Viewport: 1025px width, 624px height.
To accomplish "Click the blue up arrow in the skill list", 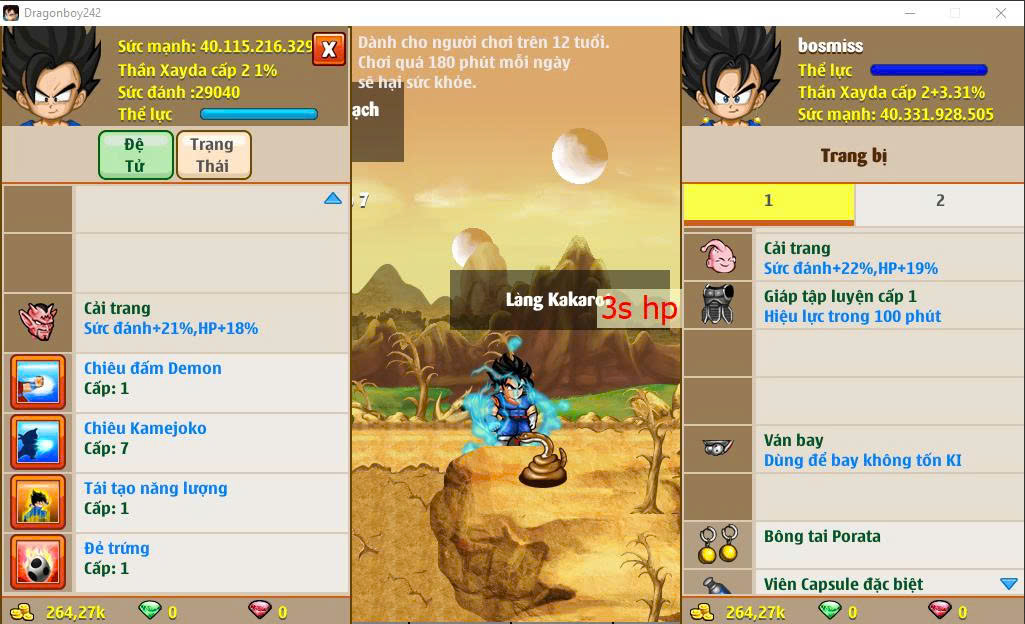I will [x=333, y=199].
